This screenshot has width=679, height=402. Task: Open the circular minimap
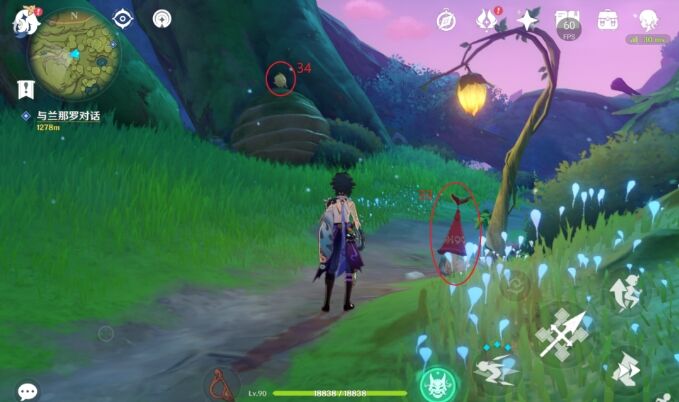click(75, 54)
